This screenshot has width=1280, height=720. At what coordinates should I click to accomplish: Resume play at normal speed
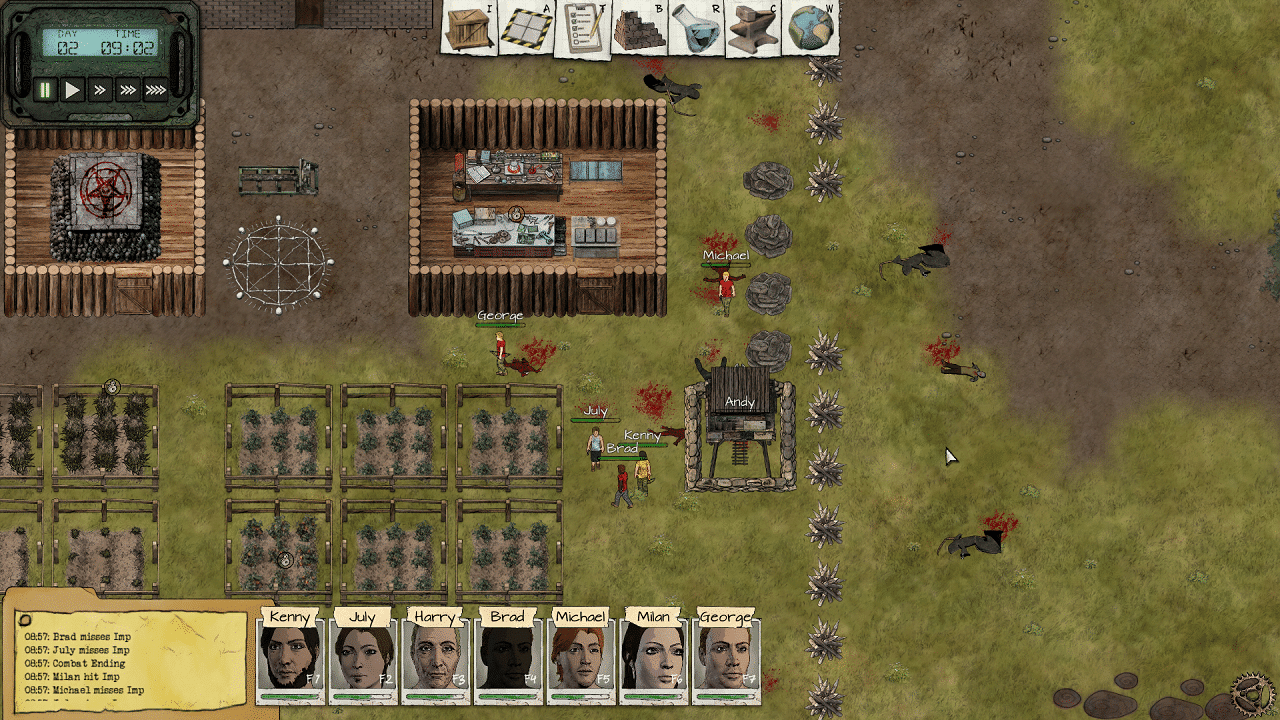click(x=71, y=87)
